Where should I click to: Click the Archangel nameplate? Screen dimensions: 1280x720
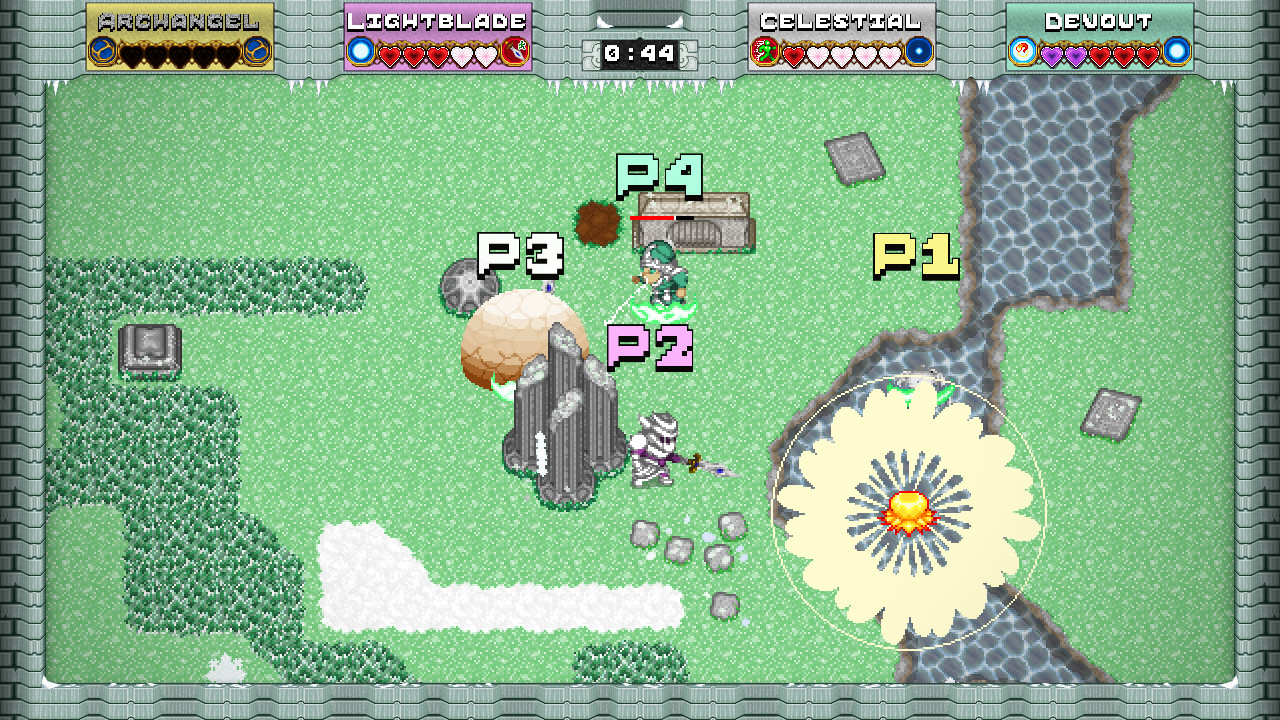pyautogui.click(x=180, y=20)
